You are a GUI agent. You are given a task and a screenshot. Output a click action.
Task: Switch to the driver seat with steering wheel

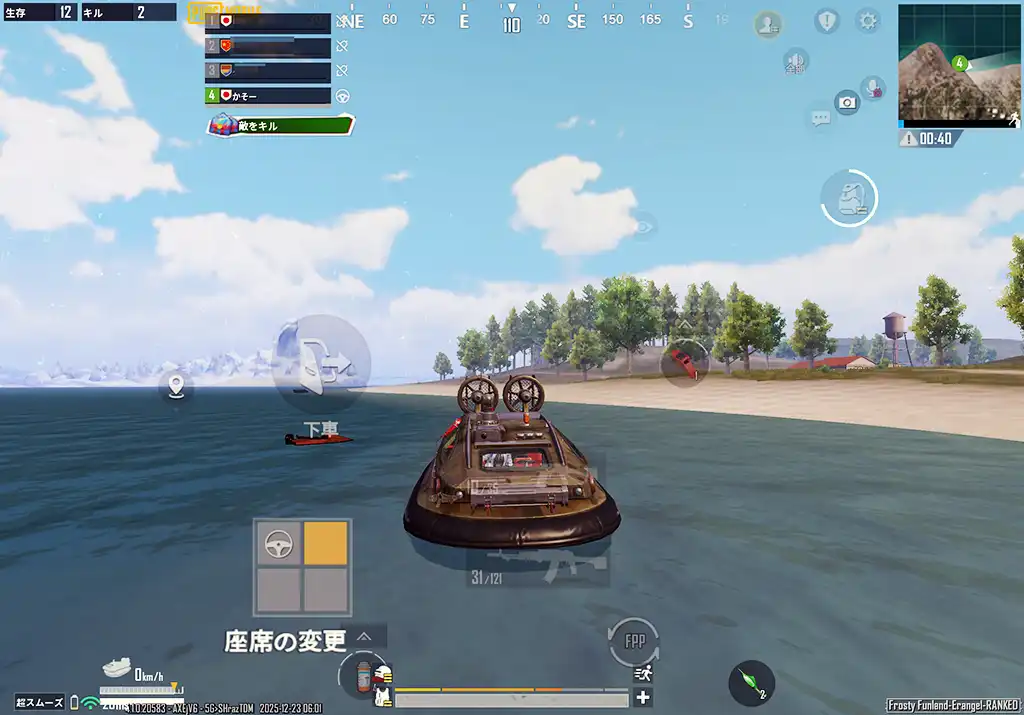coord(278,544)
